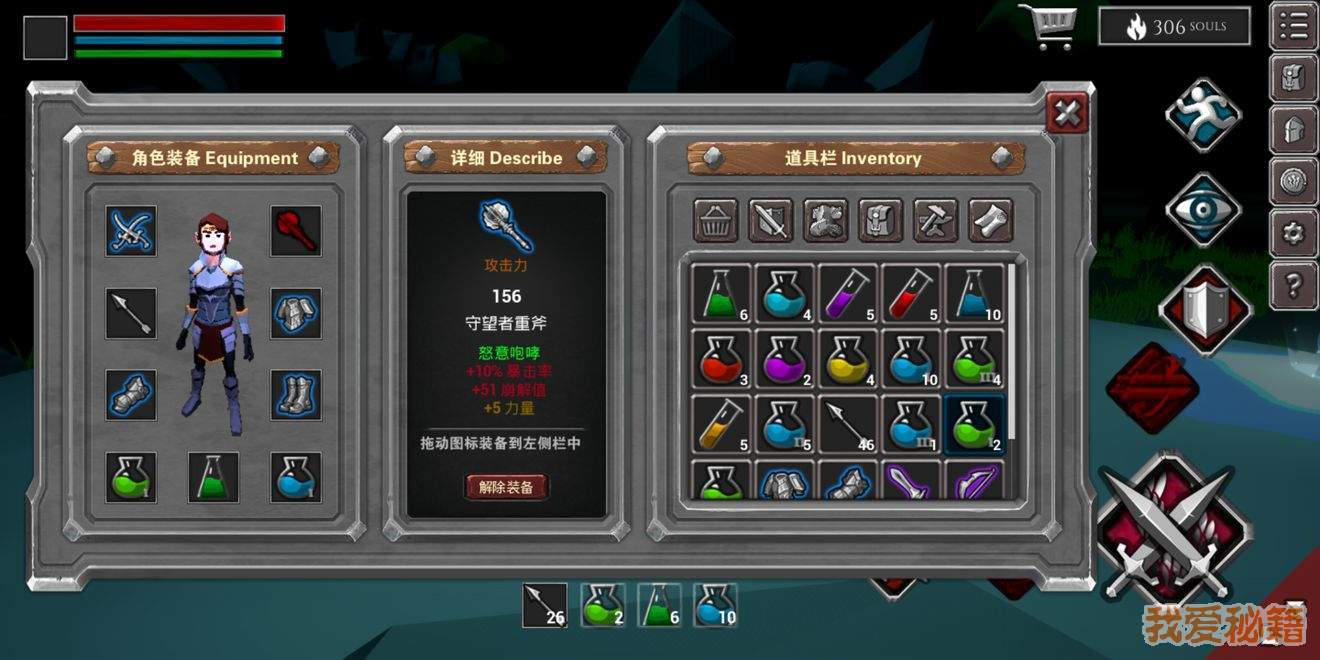This screenshot has height=660, width=1320.
Task: Toggle the eye vision ability
Action: 1203,210
